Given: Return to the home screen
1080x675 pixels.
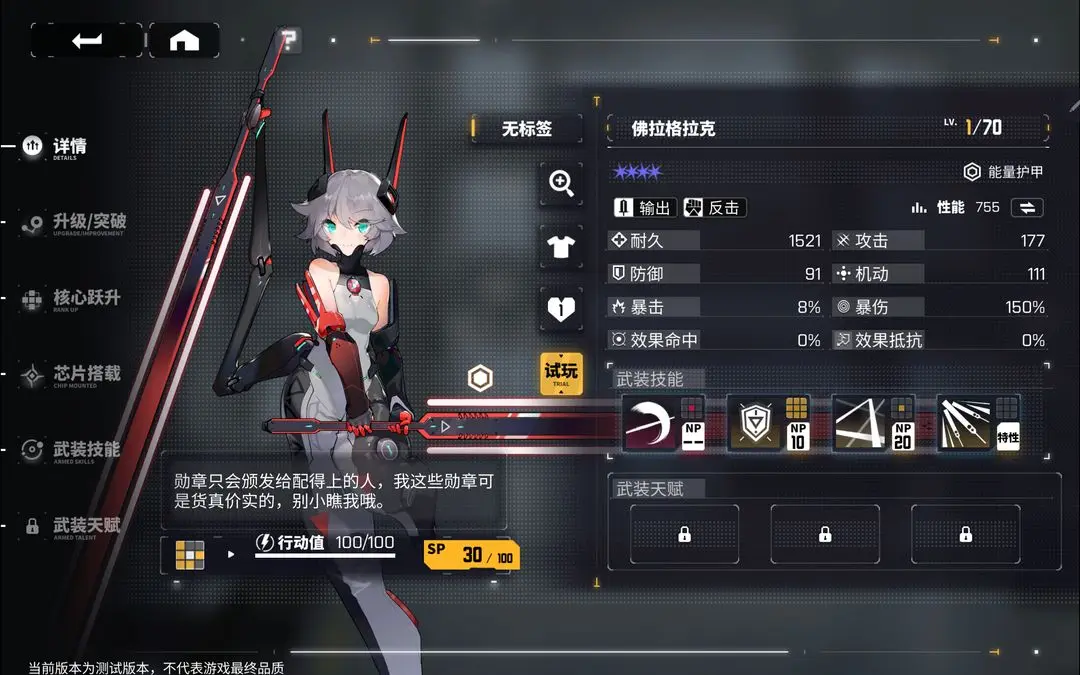Looking at the screenshot, I should tap(184, 40).
